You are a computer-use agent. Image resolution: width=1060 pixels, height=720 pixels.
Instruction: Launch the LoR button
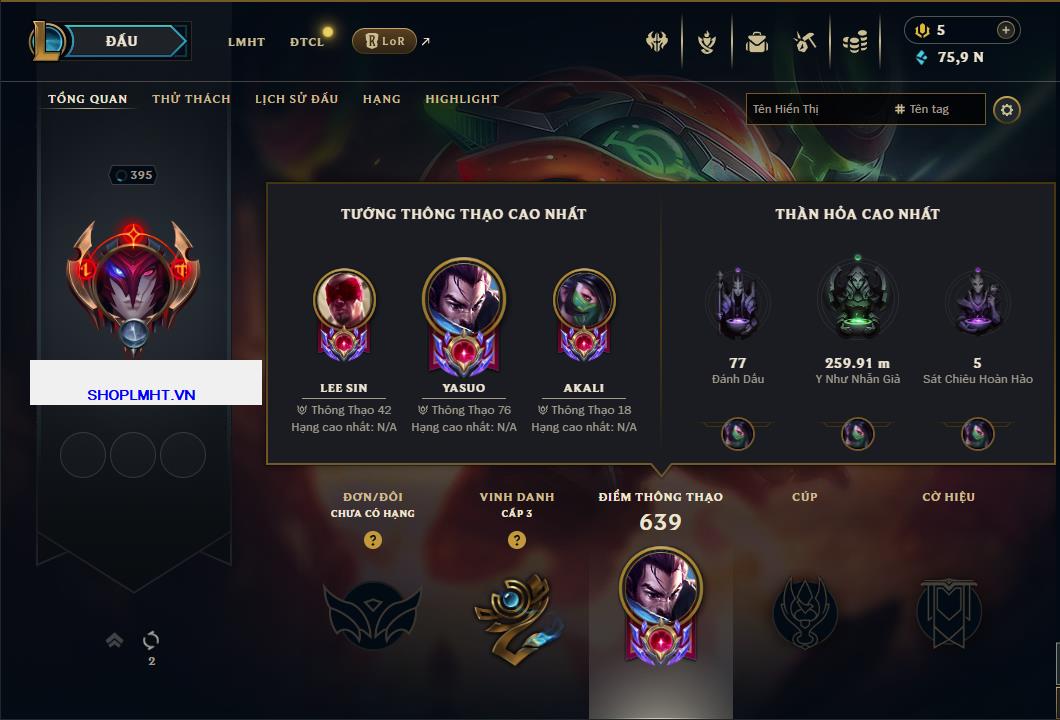coord(384,41)
